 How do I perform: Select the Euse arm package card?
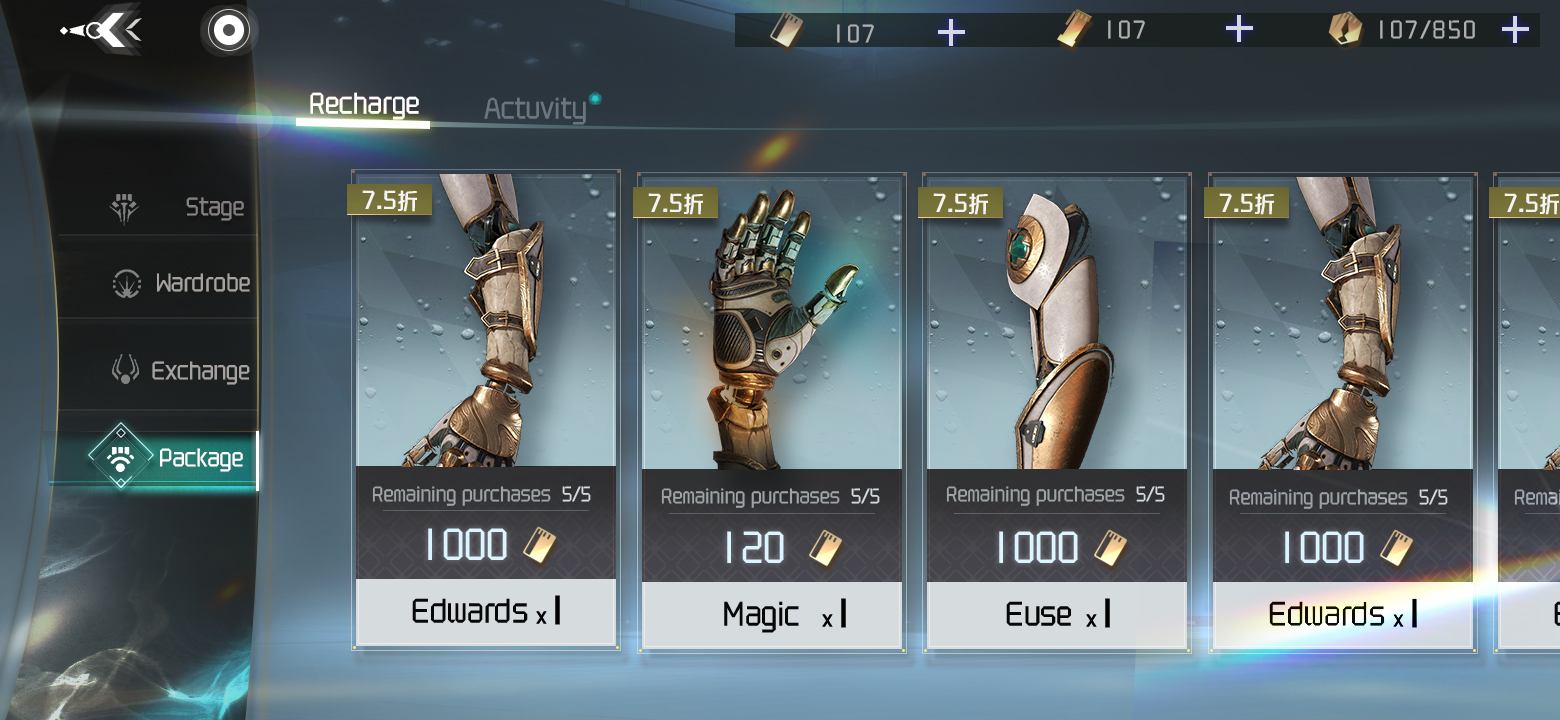pos(1056,410)
